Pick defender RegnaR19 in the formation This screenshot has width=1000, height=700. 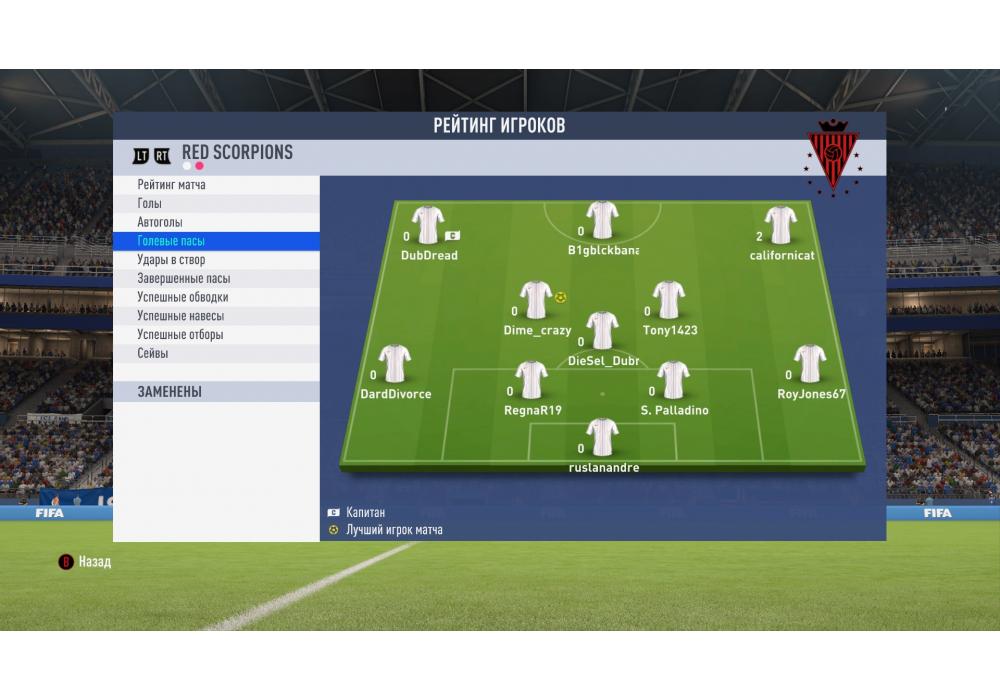tap(531, 381)
